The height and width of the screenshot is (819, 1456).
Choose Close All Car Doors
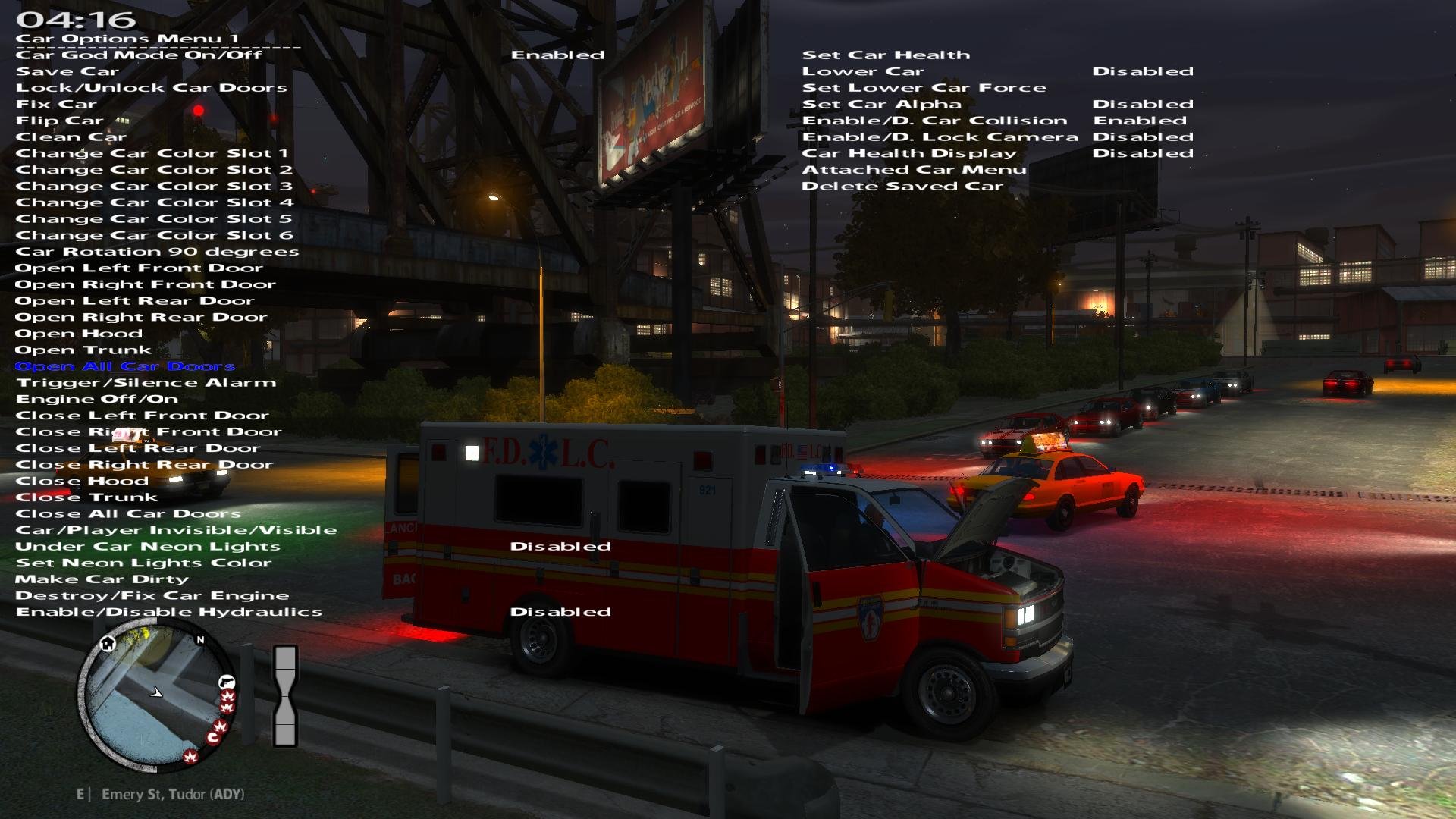[x=128, y=513]
